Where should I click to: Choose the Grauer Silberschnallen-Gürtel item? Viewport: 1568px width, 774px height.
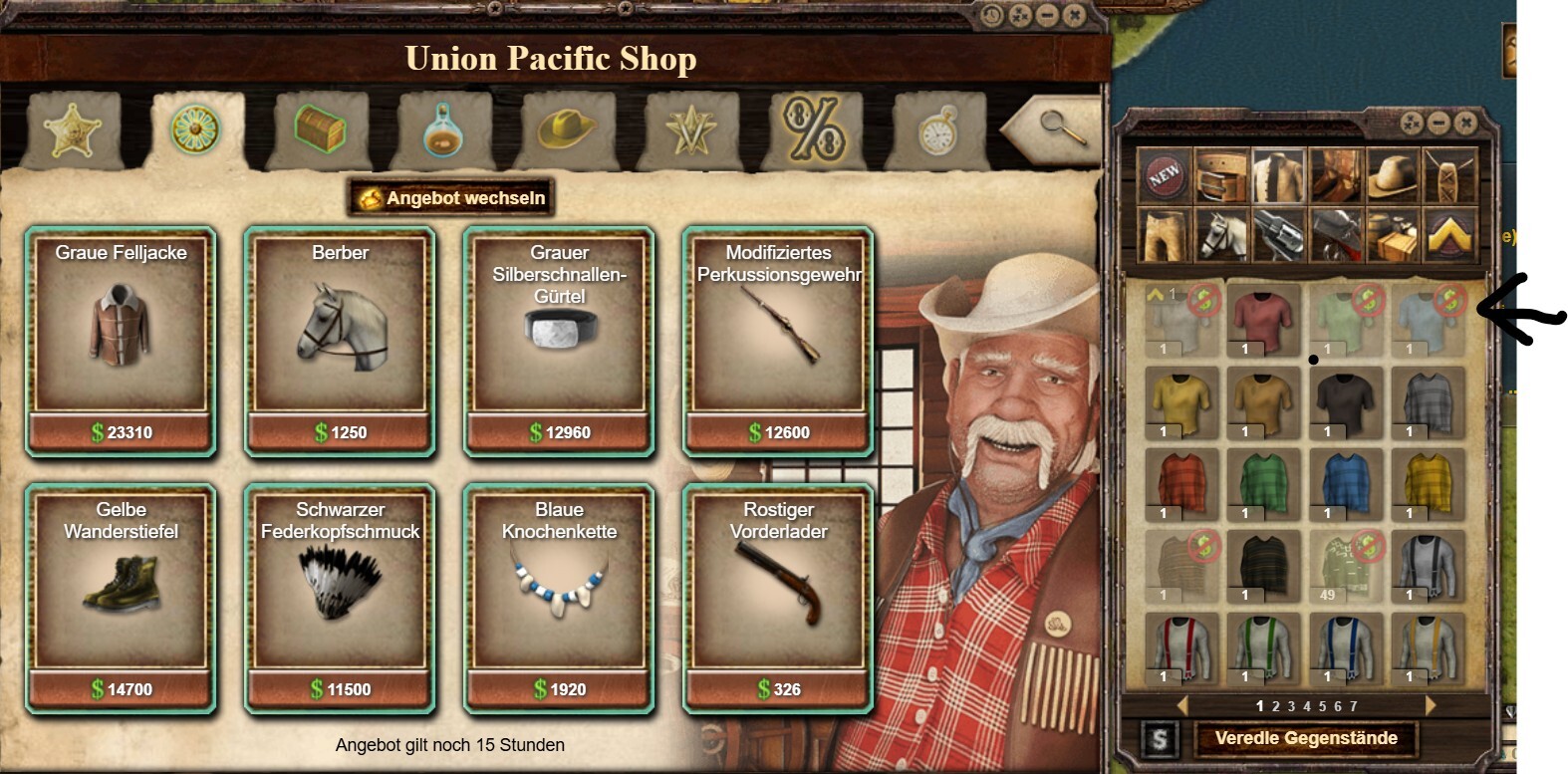(x=559, y=340)
